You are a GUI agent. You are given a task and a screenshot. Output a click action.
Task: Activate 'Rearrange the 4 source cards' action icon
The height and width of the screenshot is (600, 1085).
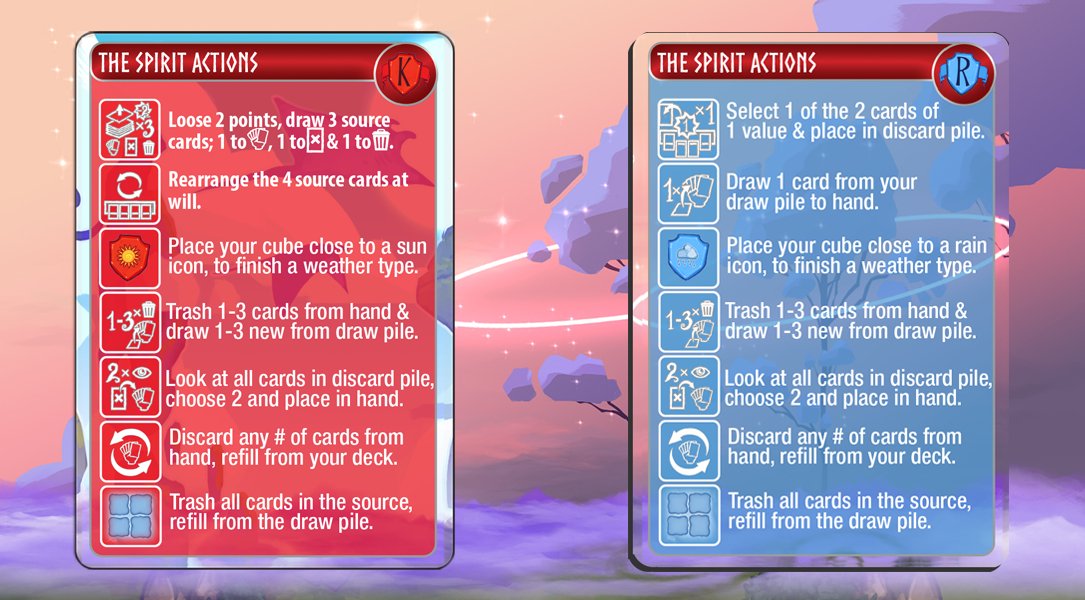tap(131, 193)
